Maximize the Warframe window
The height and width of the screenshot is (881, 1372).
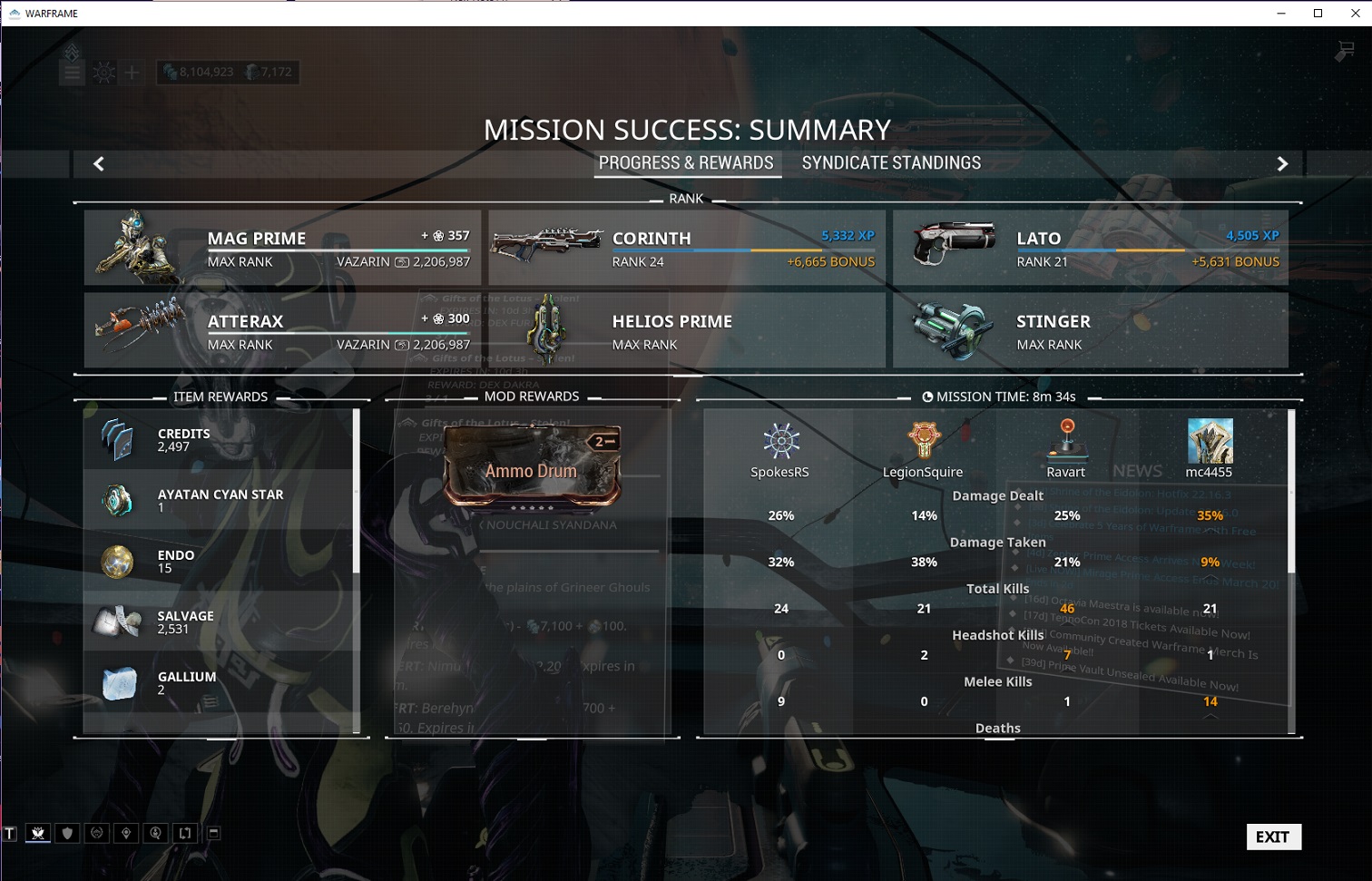coord(1318,13)
